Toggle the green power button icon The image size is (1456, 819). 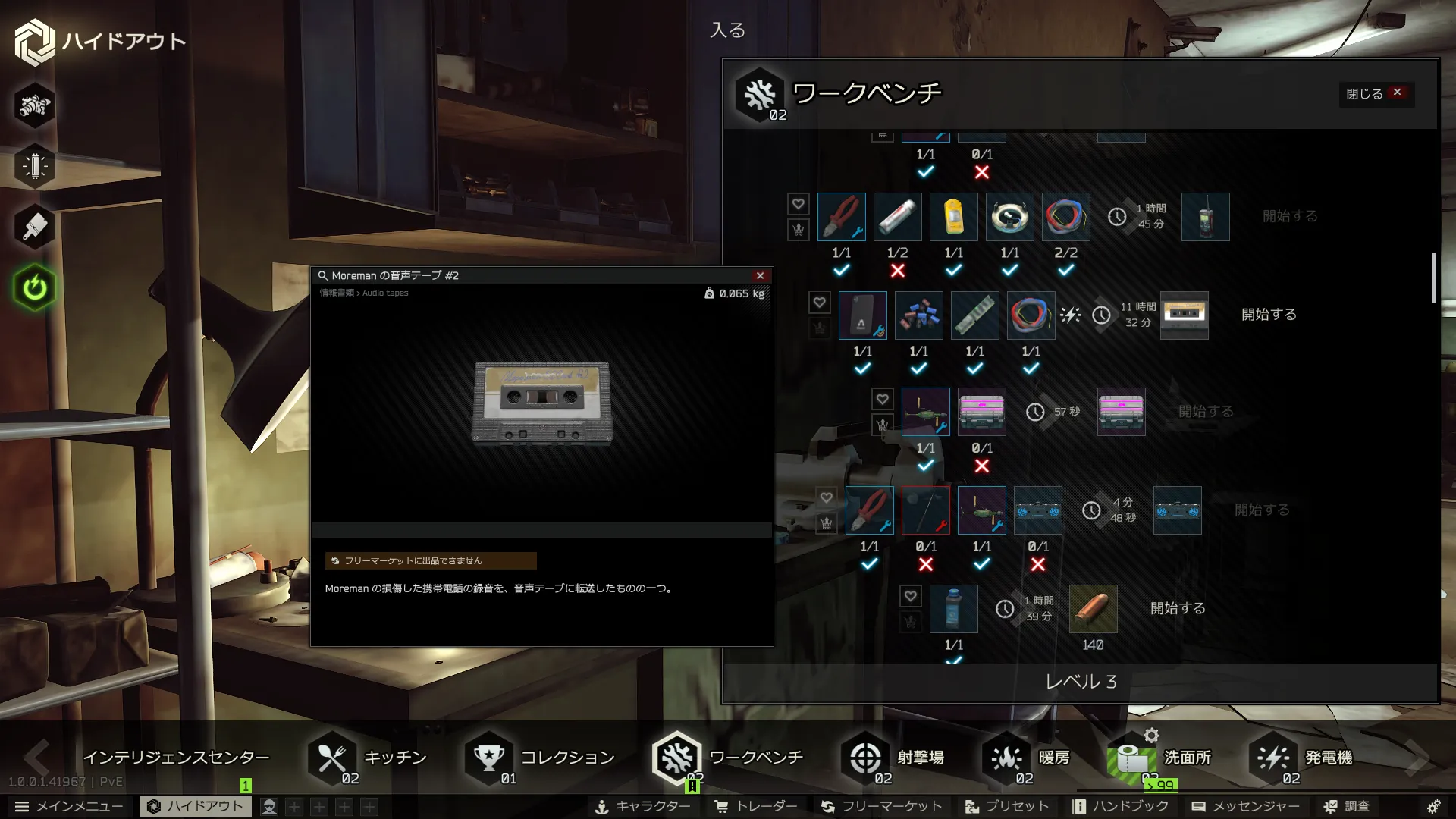(35, 287)
